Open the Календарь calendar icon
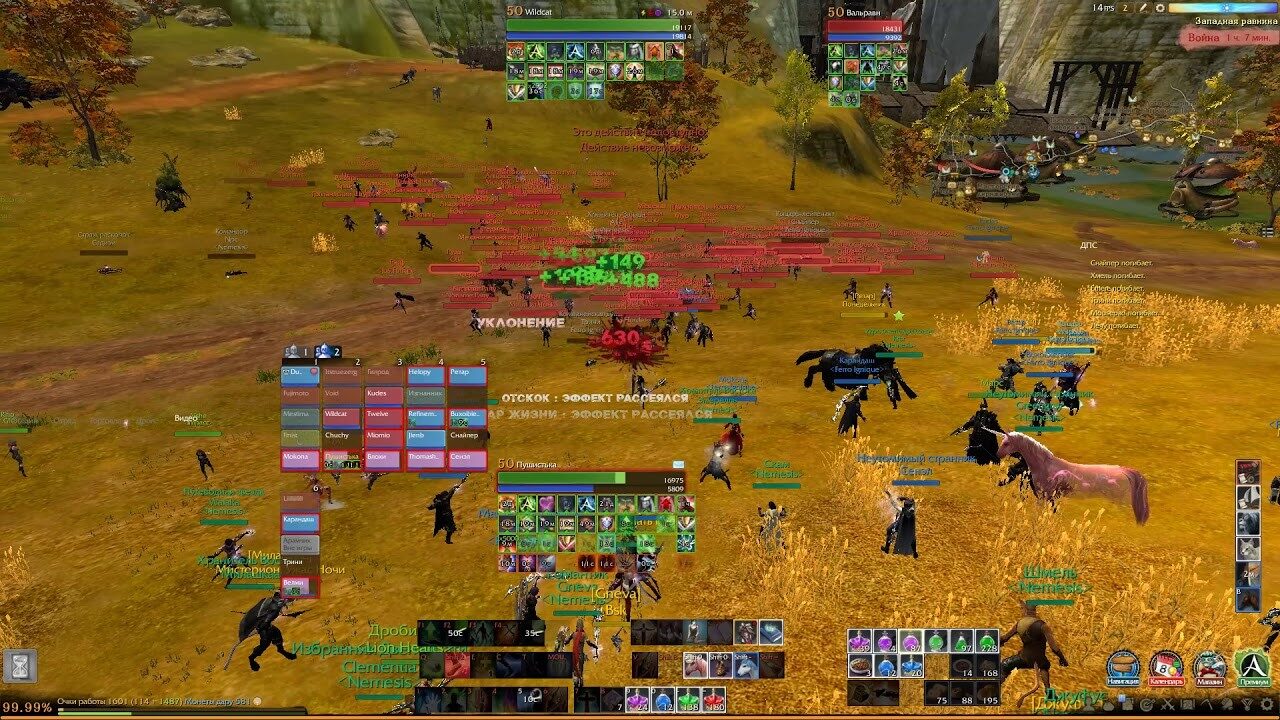This screenshot has width=1280, height=720. [1167, 666]
